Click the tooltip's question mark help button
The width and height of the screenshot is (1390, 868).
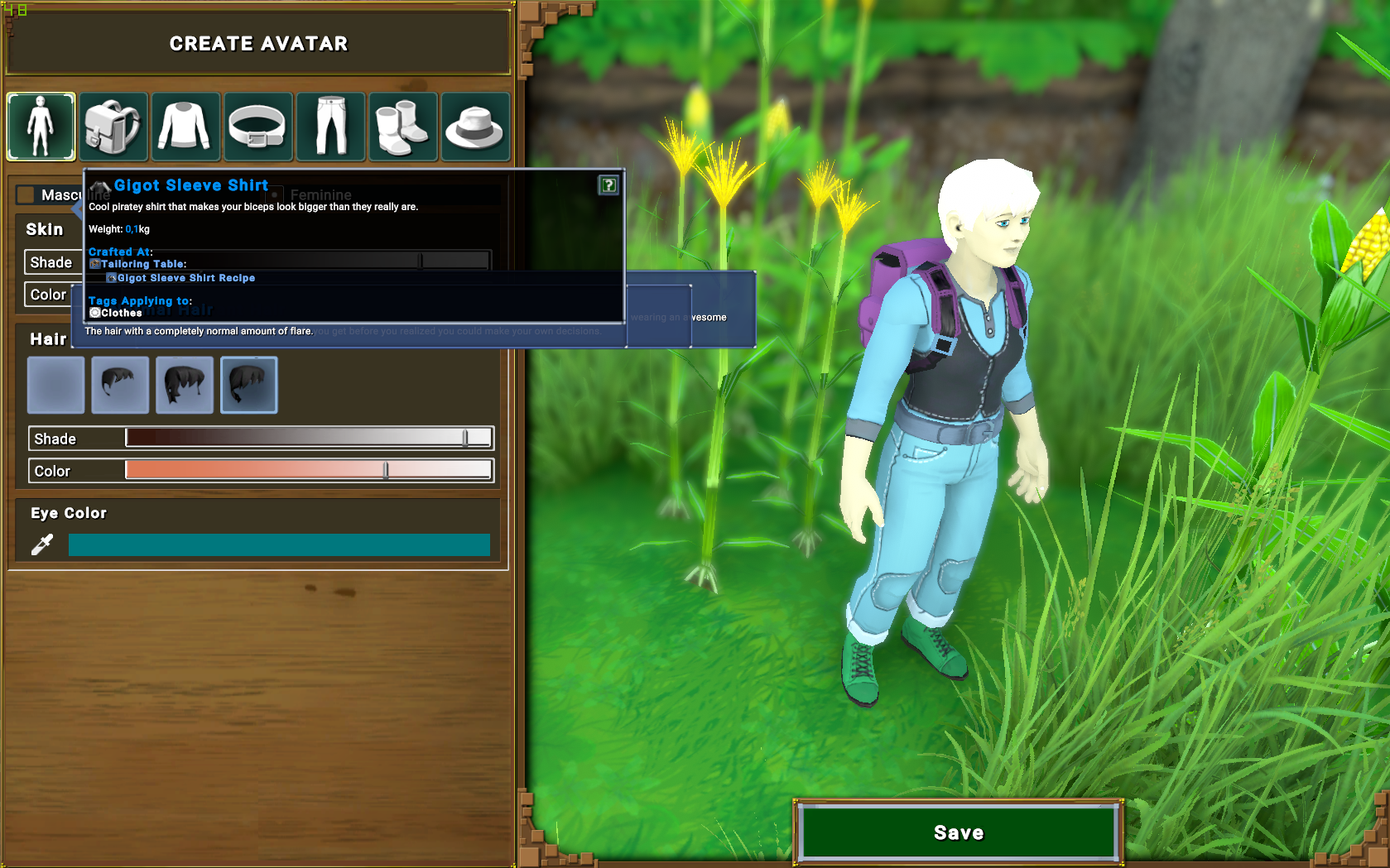[608, 185]
